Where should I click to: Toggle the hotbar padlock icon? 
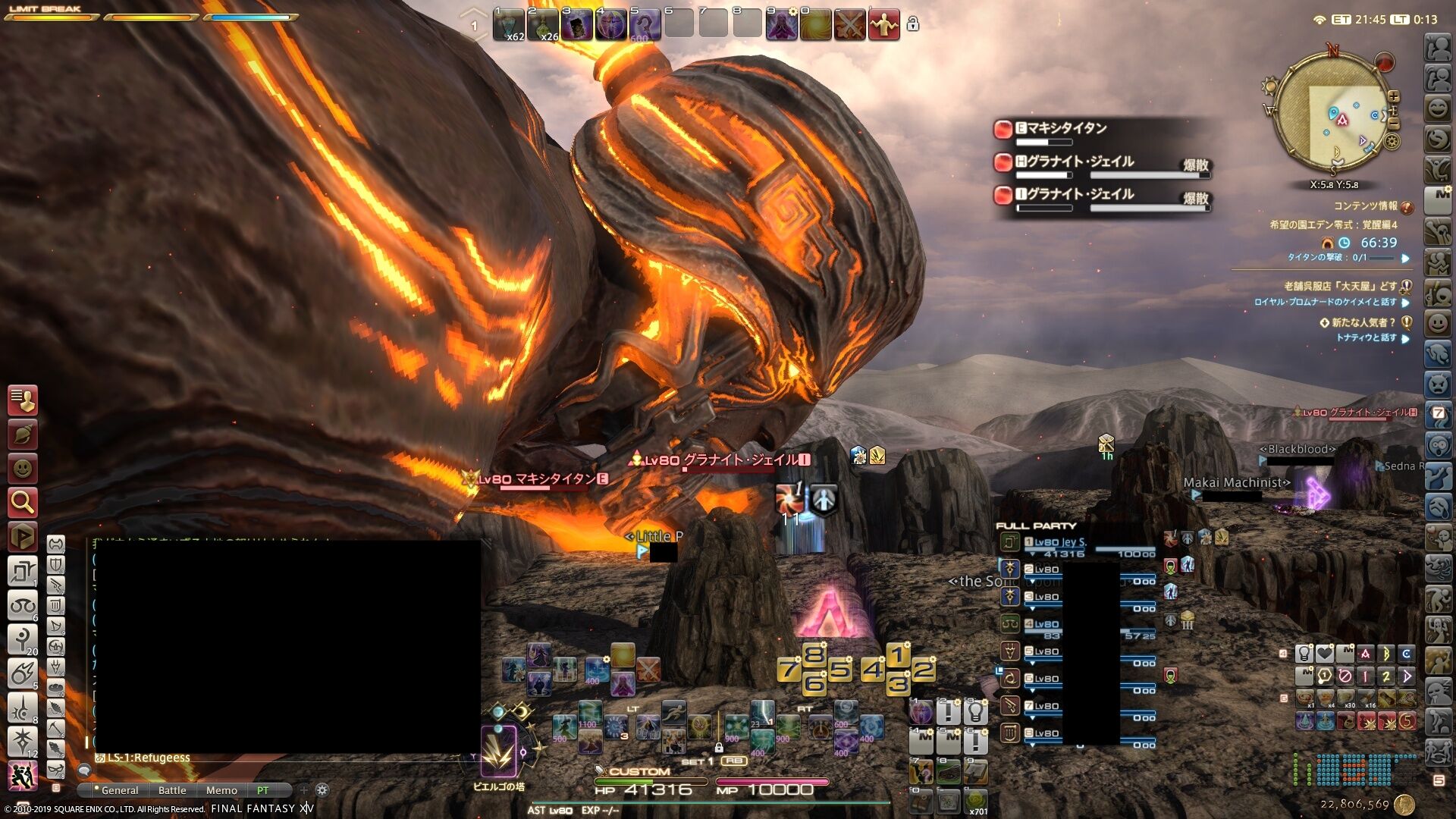click(x=913, y=24)
